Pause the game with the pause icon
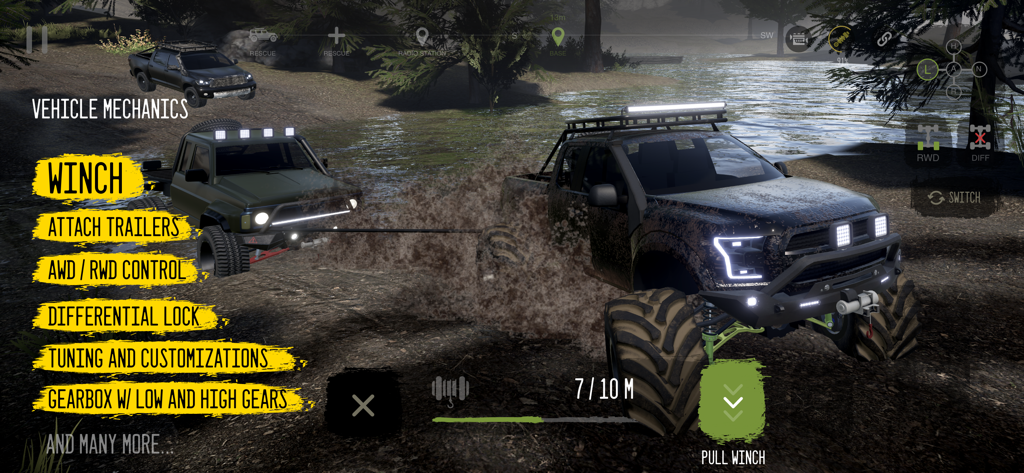 coord(37,39)
